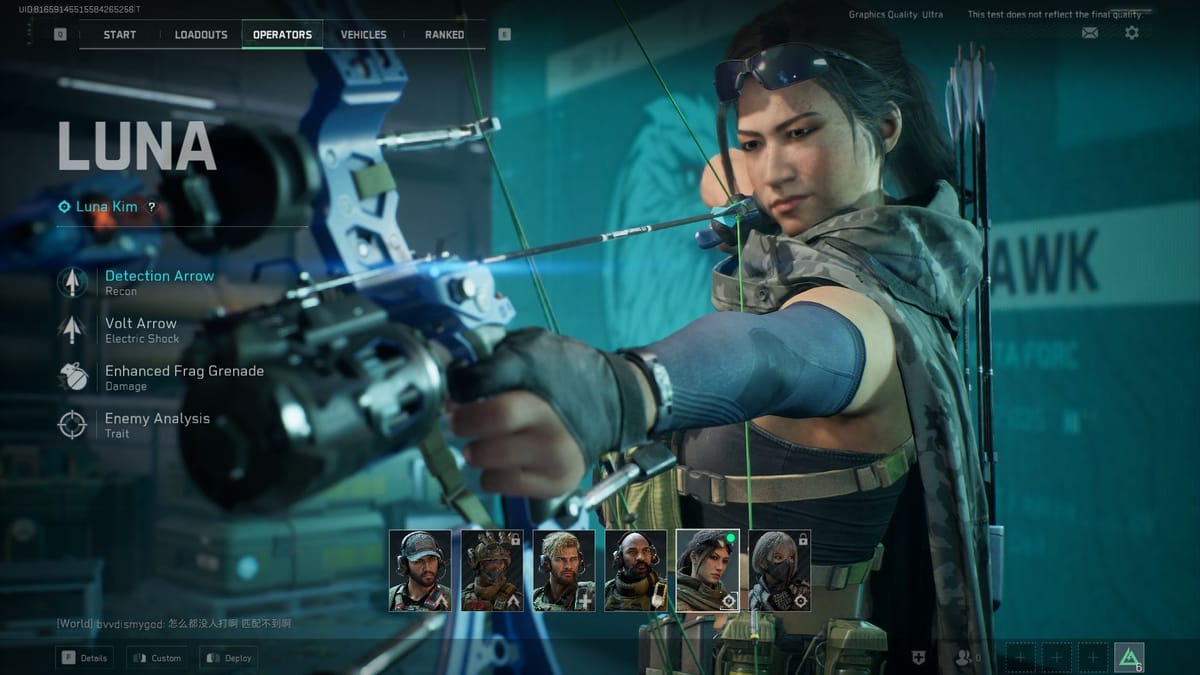
Task: Select the bald operator with headset
Action: pyautogui.click(x=636, y=570)
